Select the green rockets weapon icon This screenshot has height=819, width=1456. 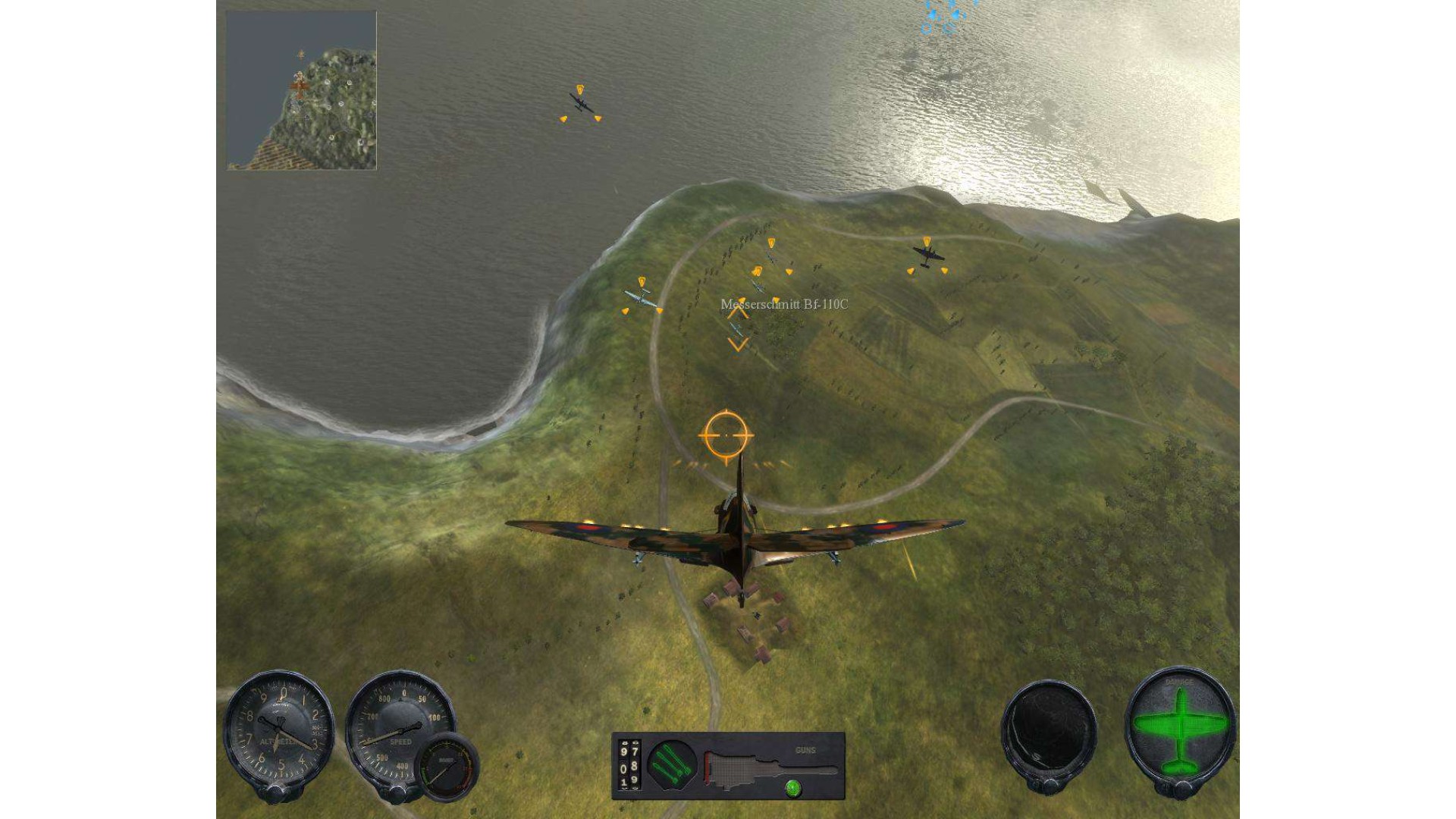click(x=671, y=764)
